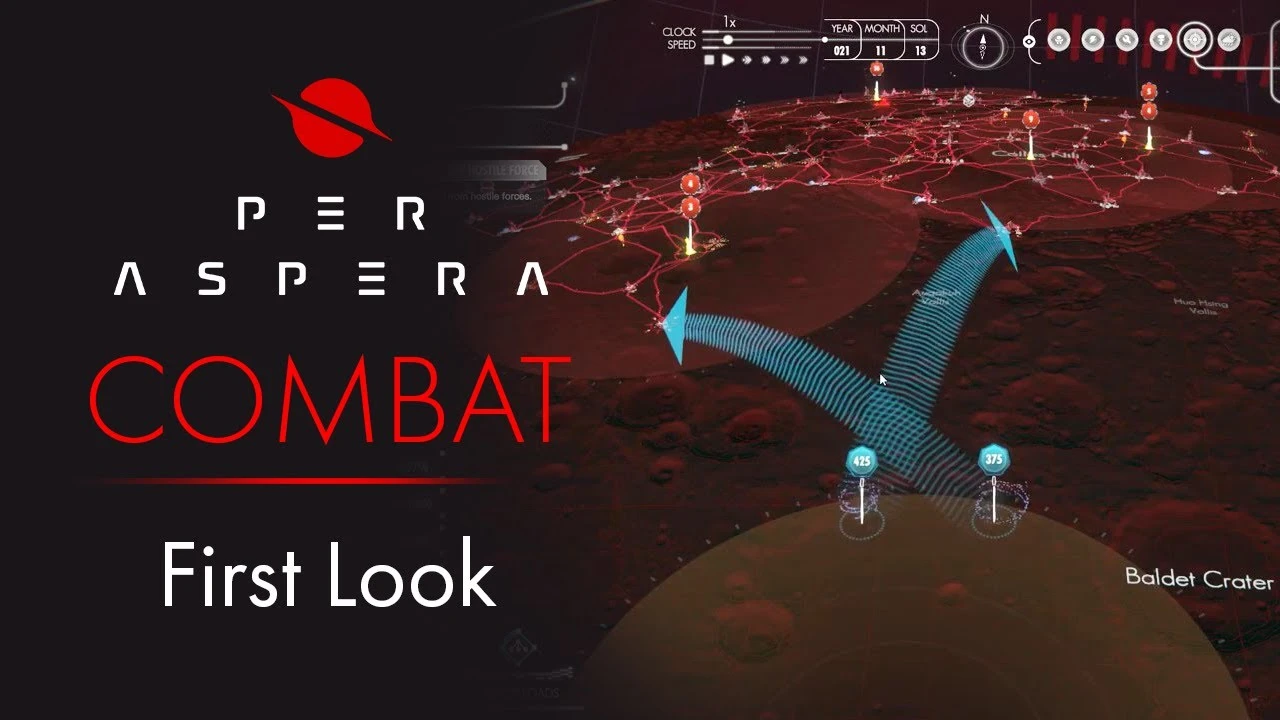Click the resources overlay icon in top bar
1280x720 pixels.
click(1126, 39)
